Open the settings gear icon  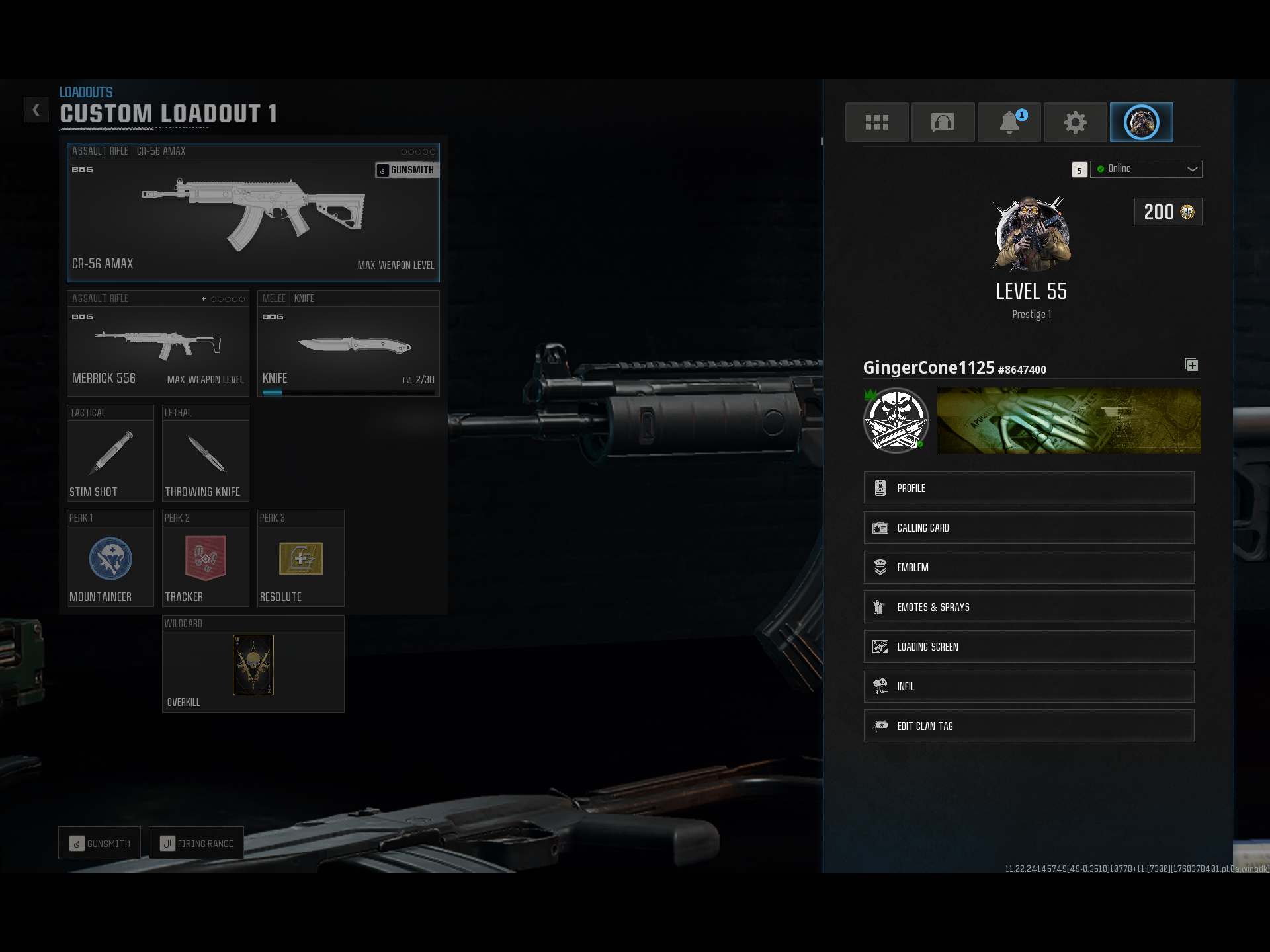click(1075, 122)
